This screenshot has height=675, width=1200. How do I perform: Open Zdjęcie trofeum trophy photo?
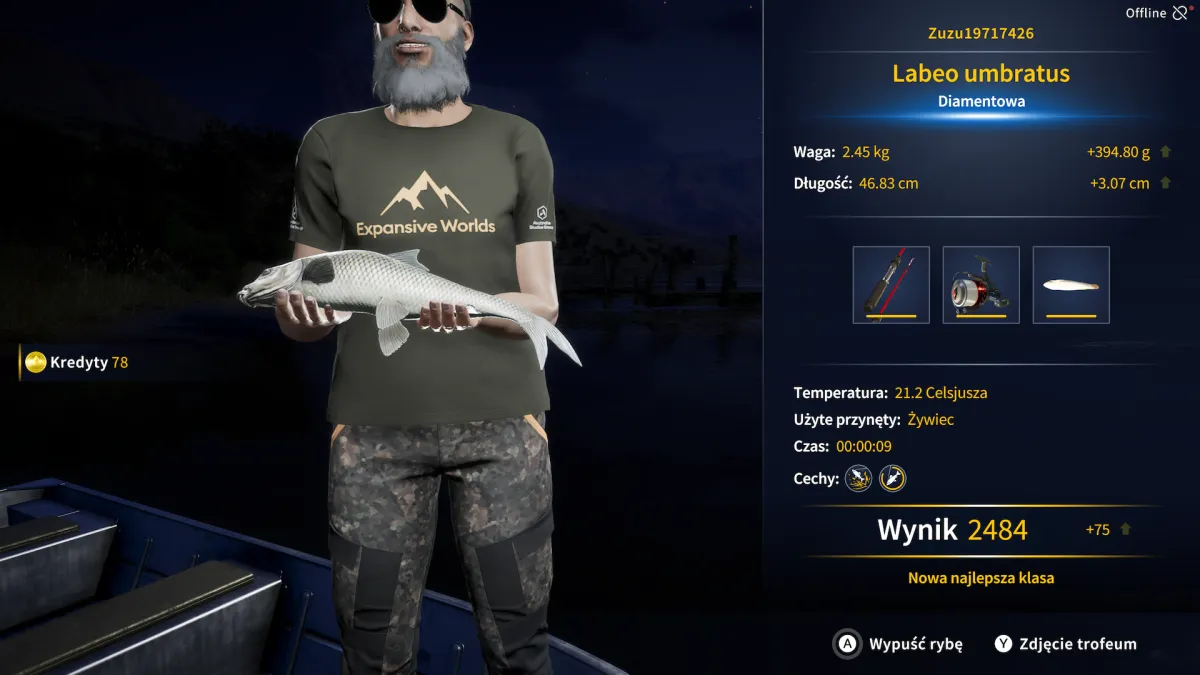coord(1065,644)
